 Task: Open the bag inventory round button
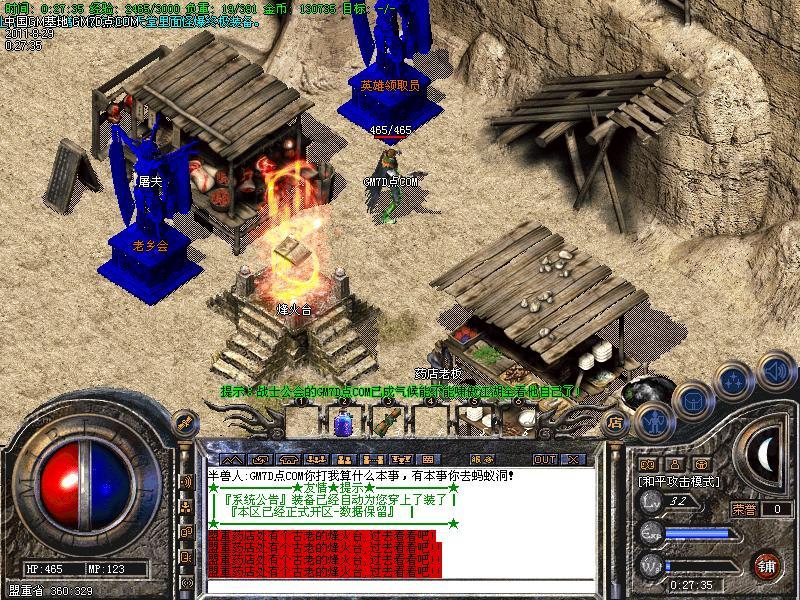(x=693, y=400)
